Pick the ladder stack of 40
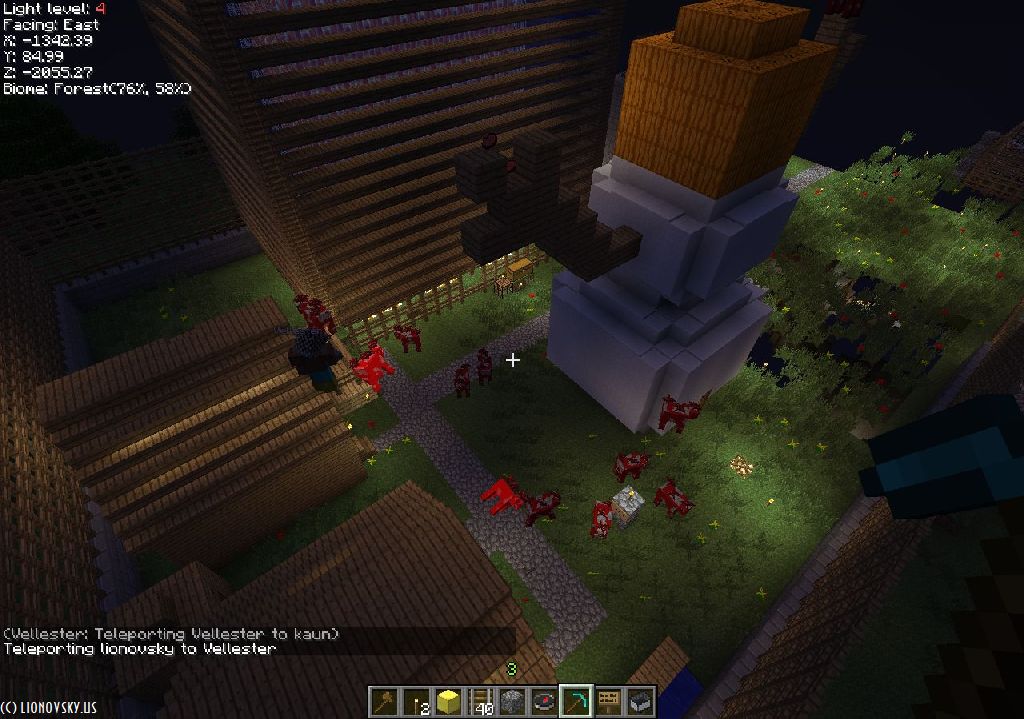 pos(480,701)
